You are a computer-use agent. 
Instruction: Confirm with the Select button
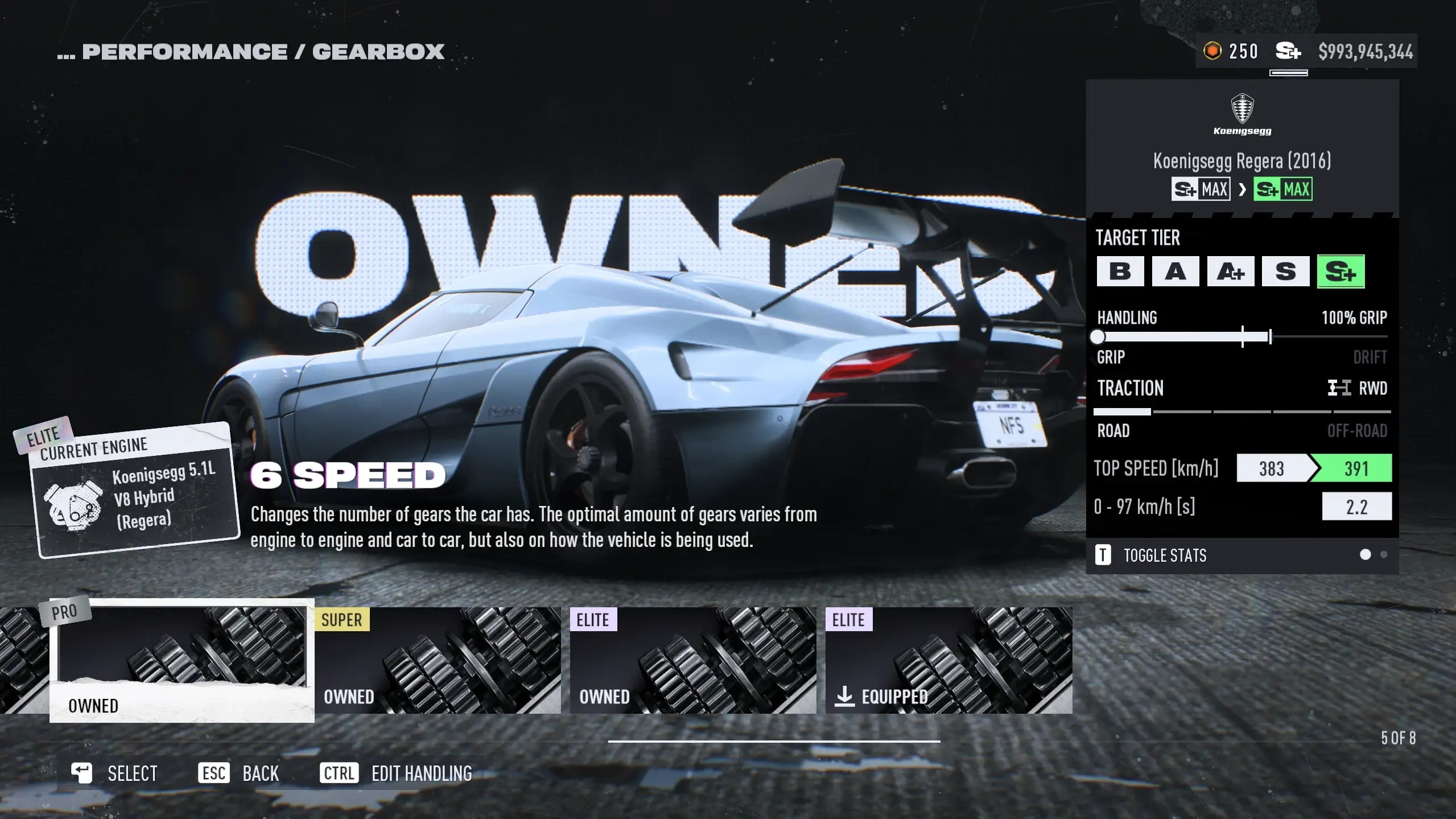coord(114,773)
